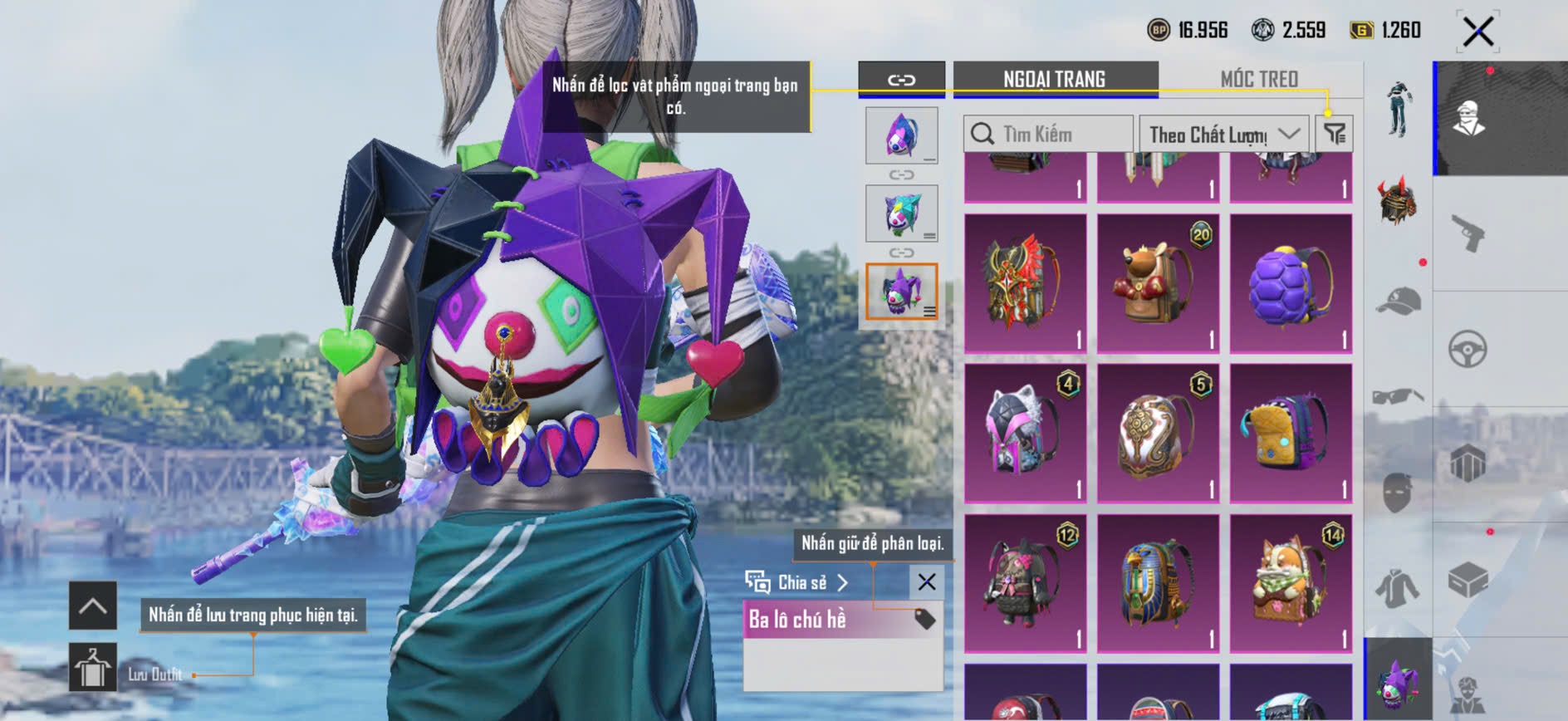Select the teddy bear backpack with boxing gloves
This screenshot has width=1568, height=721.
(1158, 283)
